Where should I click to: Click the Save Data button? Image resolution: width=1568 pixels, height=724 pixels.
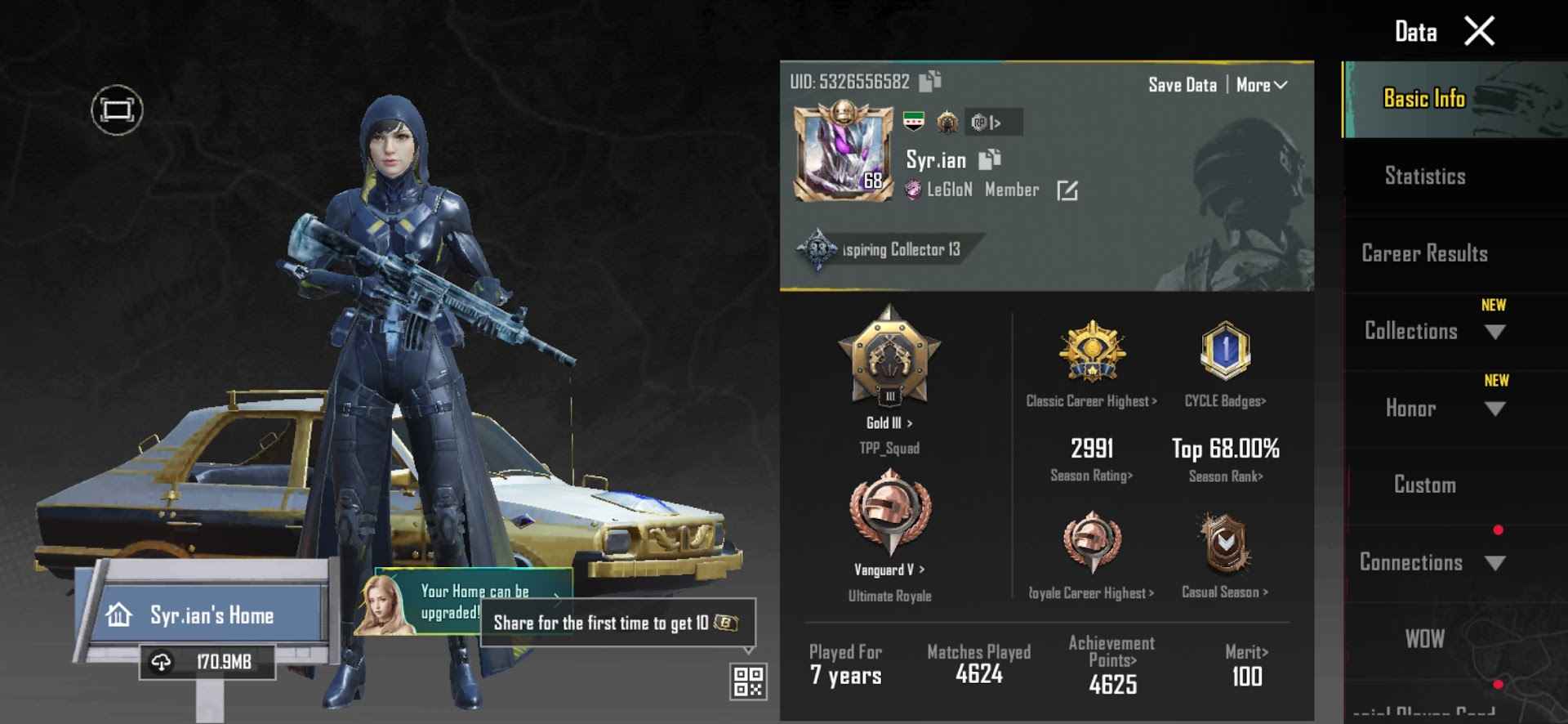tap(1182, 84)
